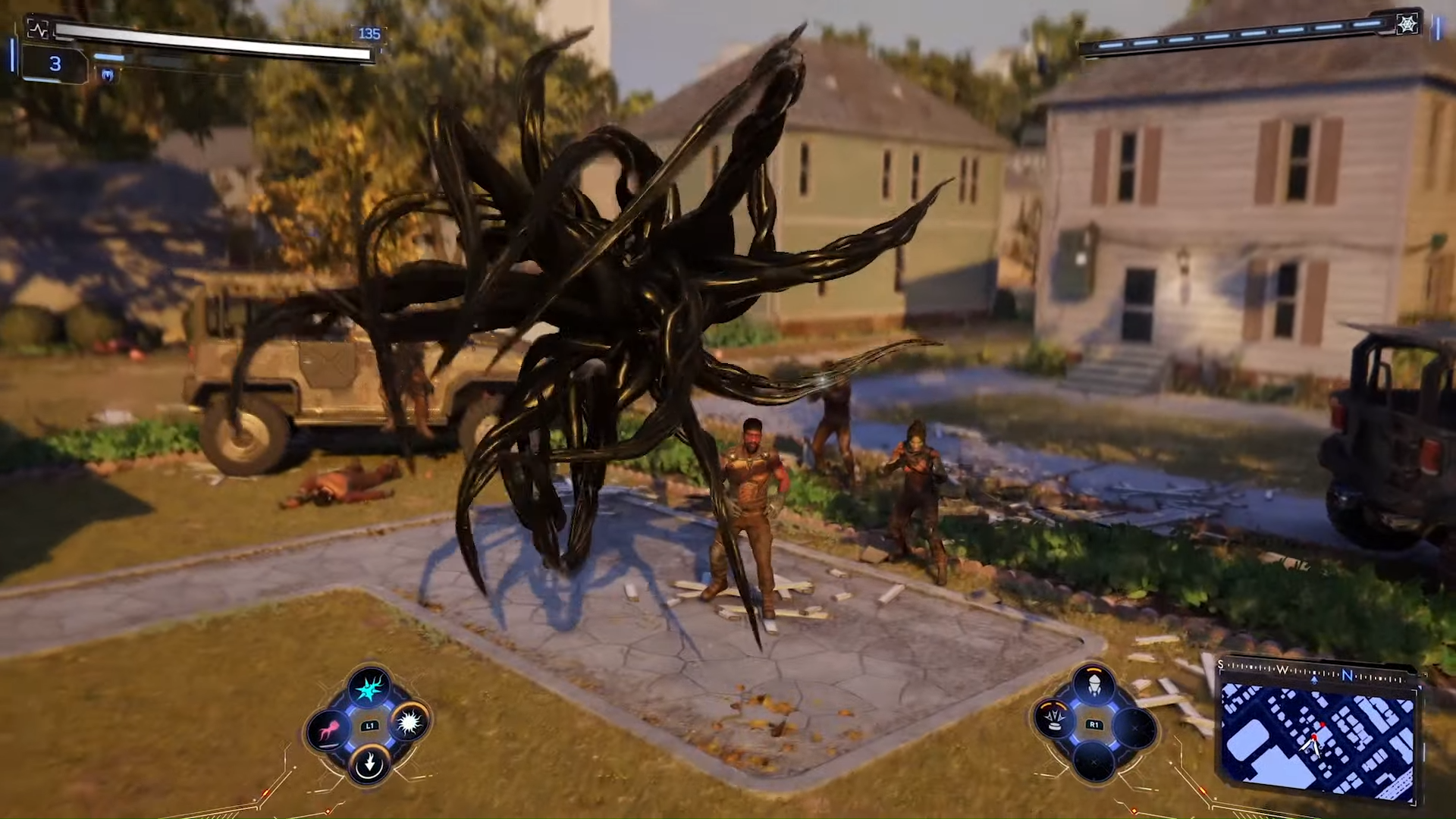Image resolution: width=1456 pixels, height=819 pixels.
Task: Click the heartbeat health icon
Action: point(37,30)
